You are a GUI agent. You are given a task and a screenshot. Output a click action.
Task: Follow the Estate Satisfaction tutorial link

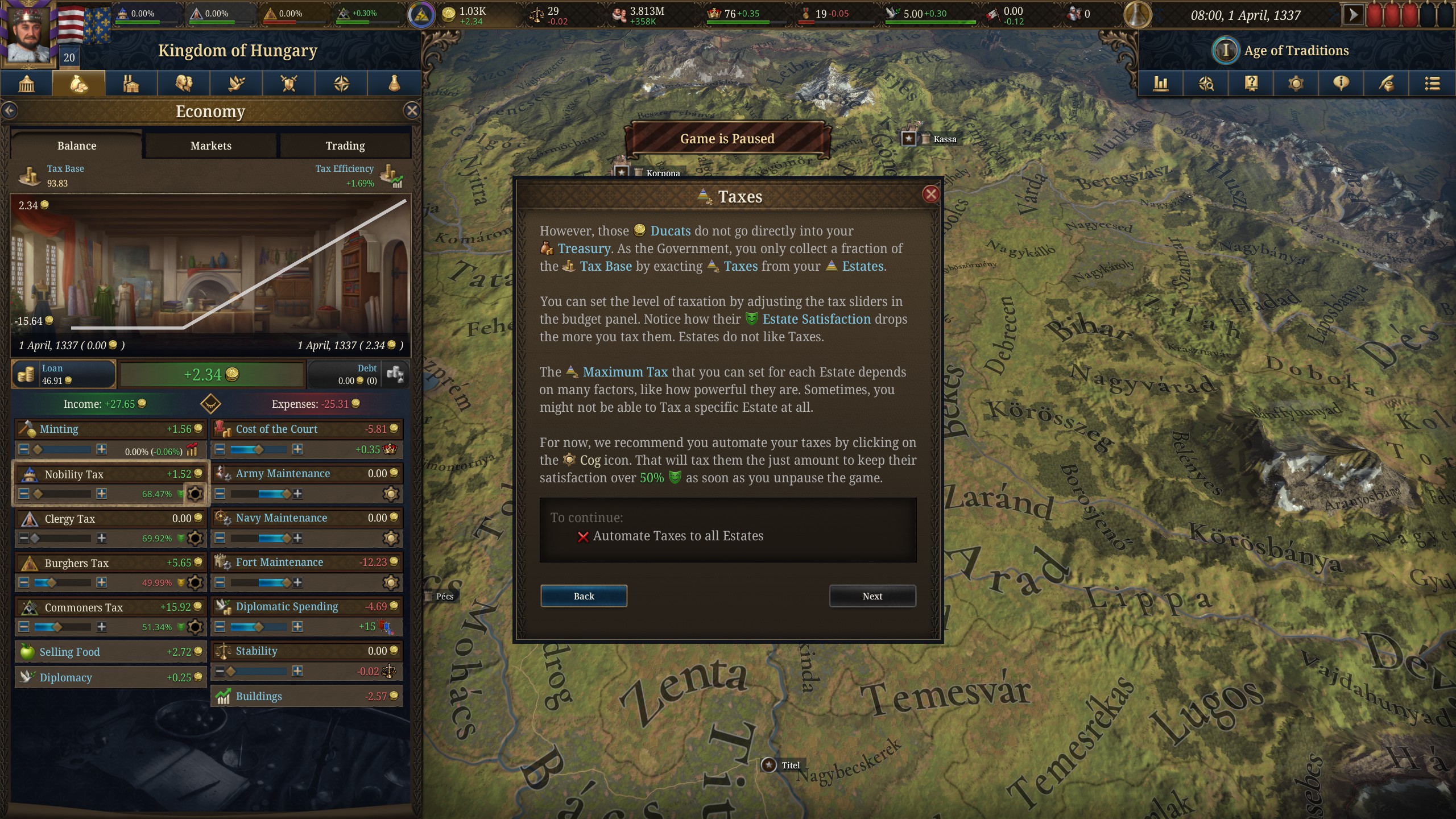point(816,319)
